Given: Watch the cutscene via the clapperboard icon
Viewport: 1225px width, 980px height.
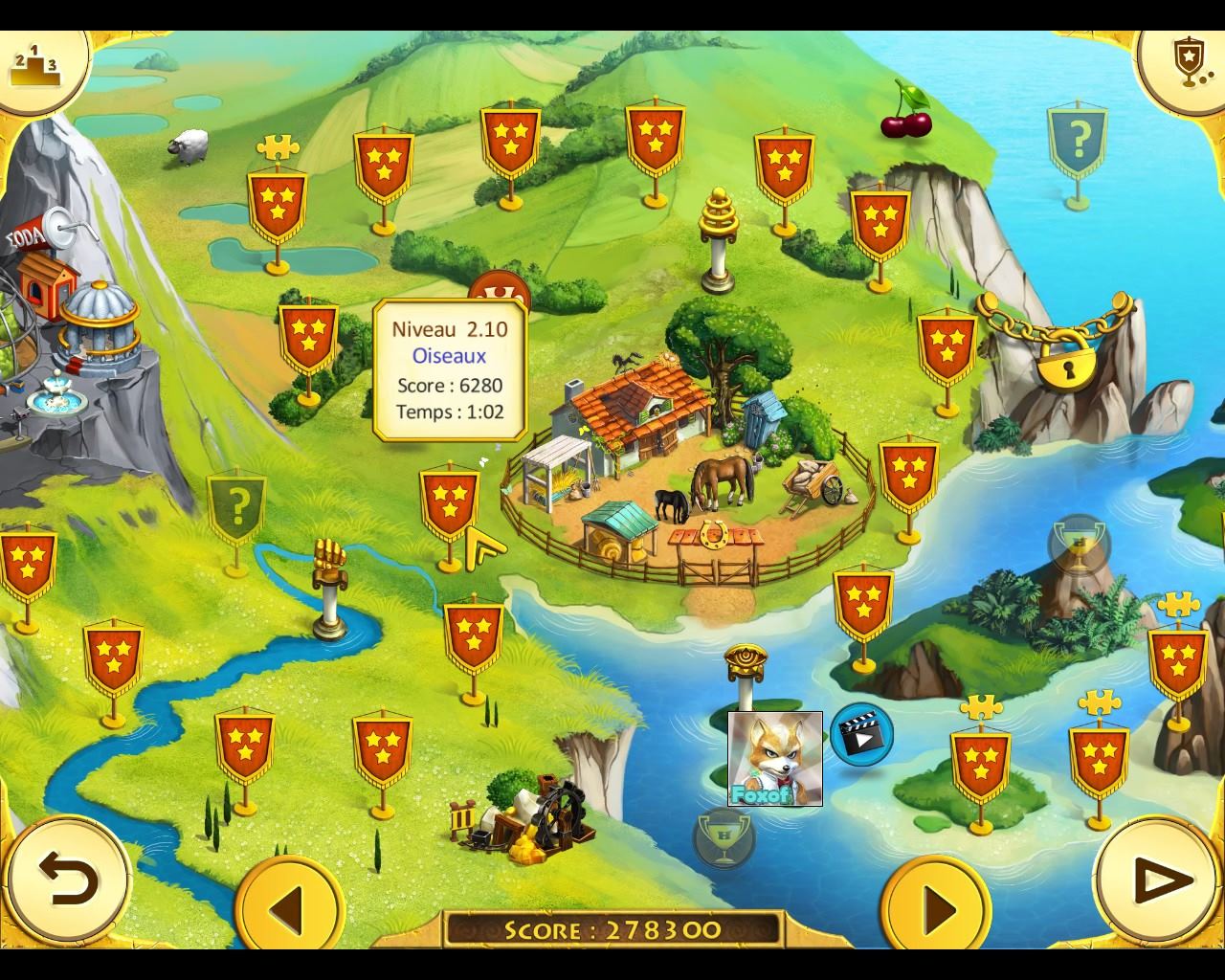Looking at the screenshot, I should 861,735.
